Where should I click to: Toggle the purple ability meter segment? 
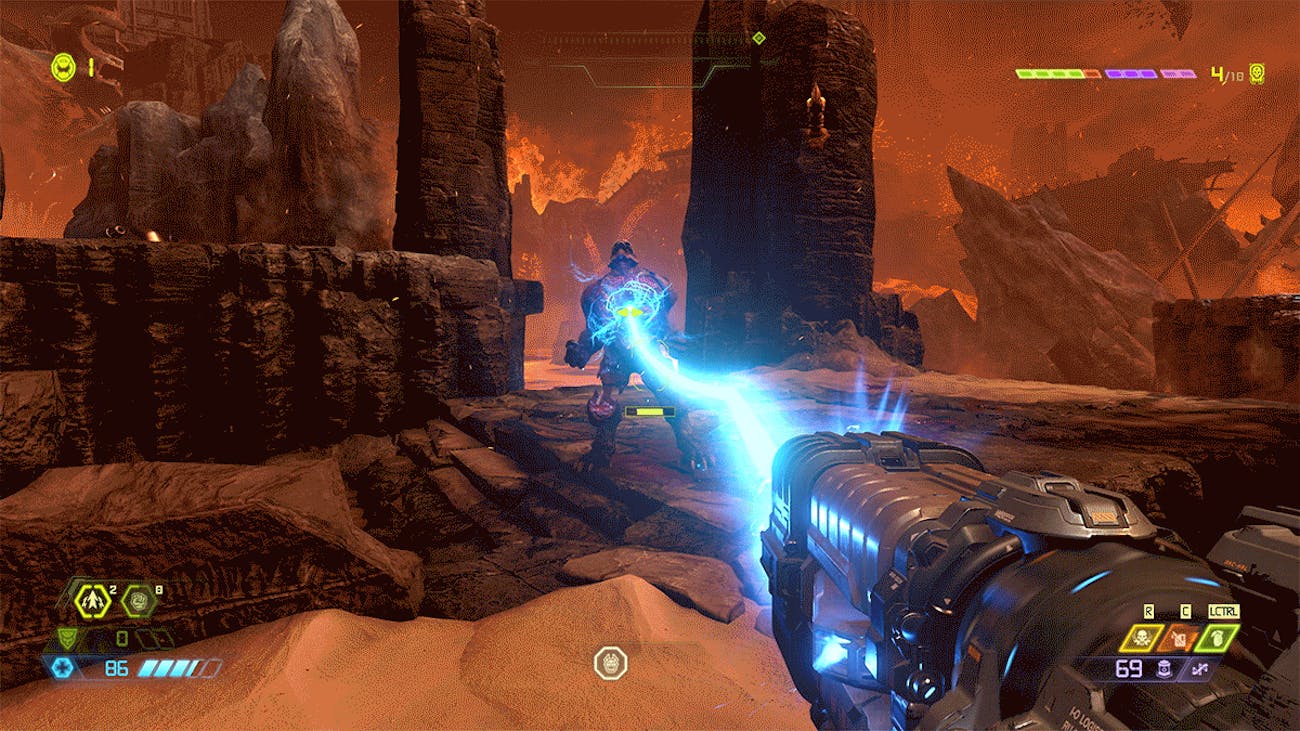pos(1130,73)
